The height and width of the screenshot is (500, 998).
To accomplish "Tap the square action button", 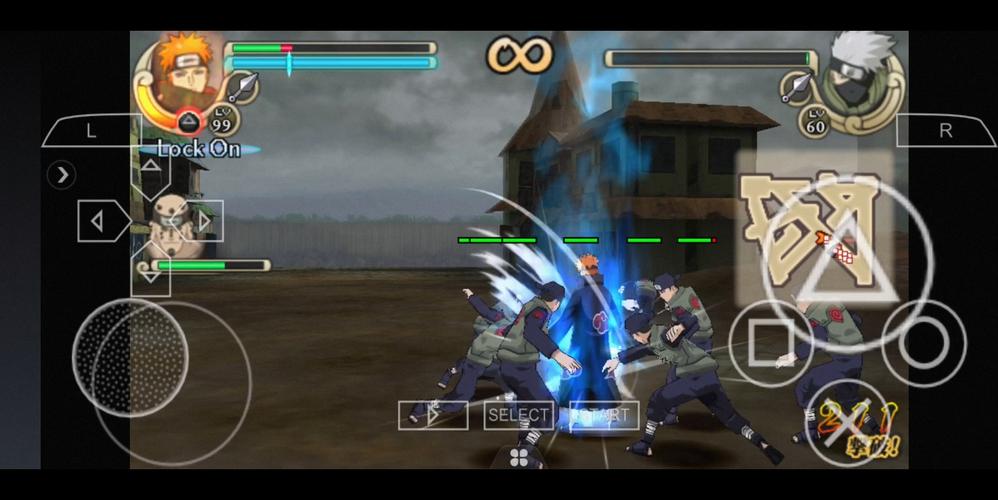I will [x=770, y=343].
